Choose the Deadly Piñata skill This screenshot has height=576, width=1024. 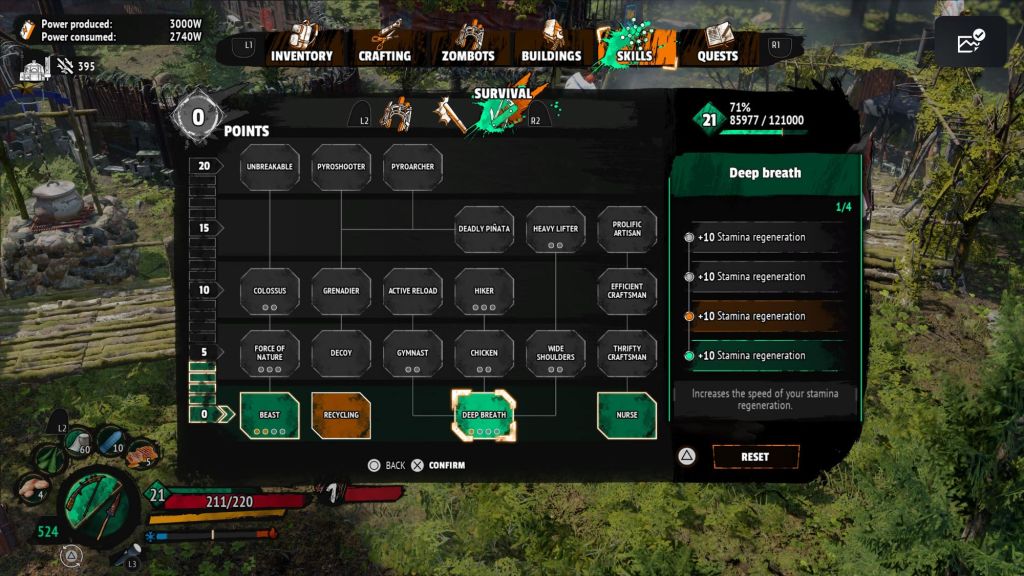click(x=484, y=229)
